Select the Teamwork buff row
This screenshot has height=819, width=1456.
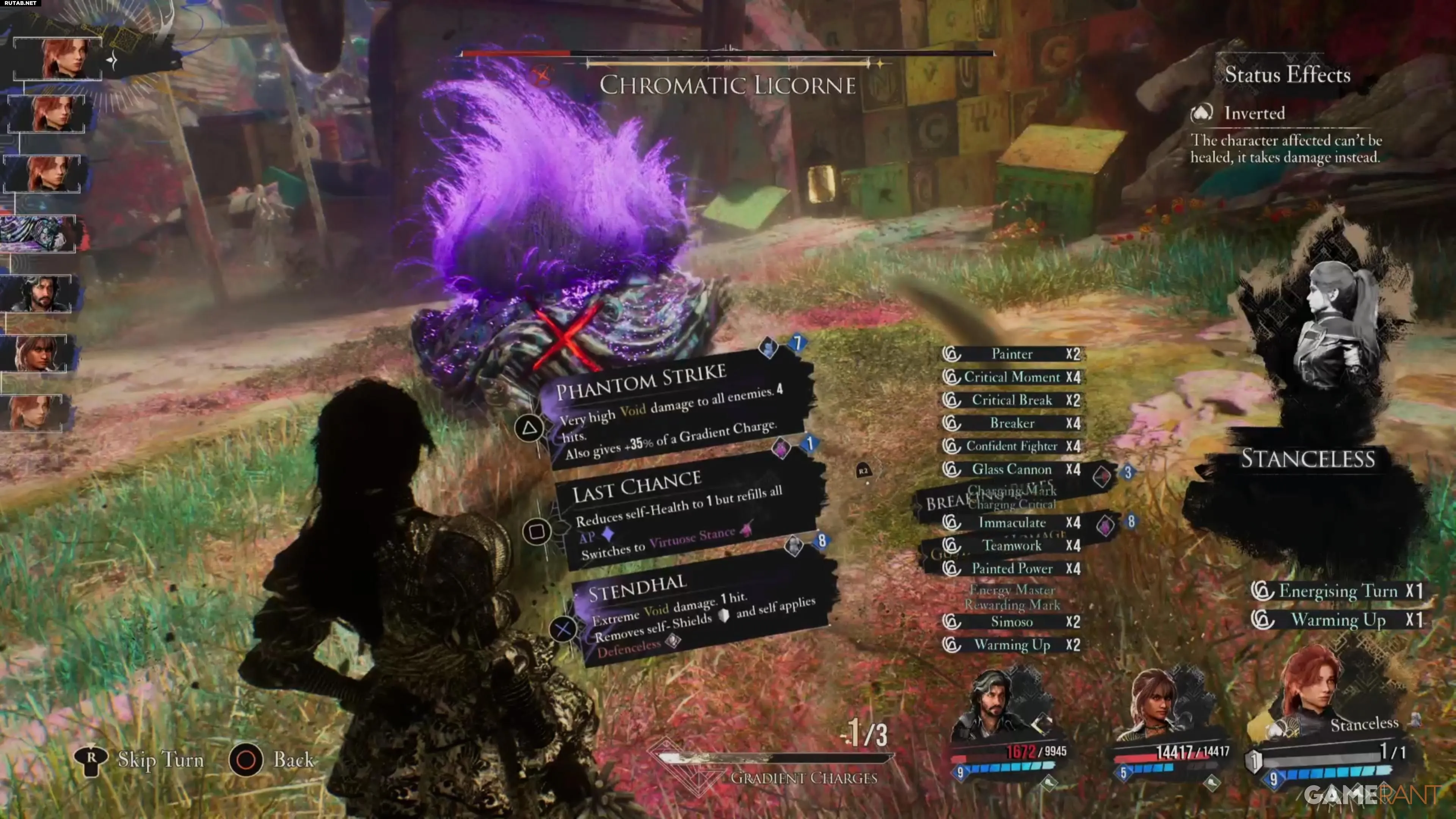click(1011, 546)
